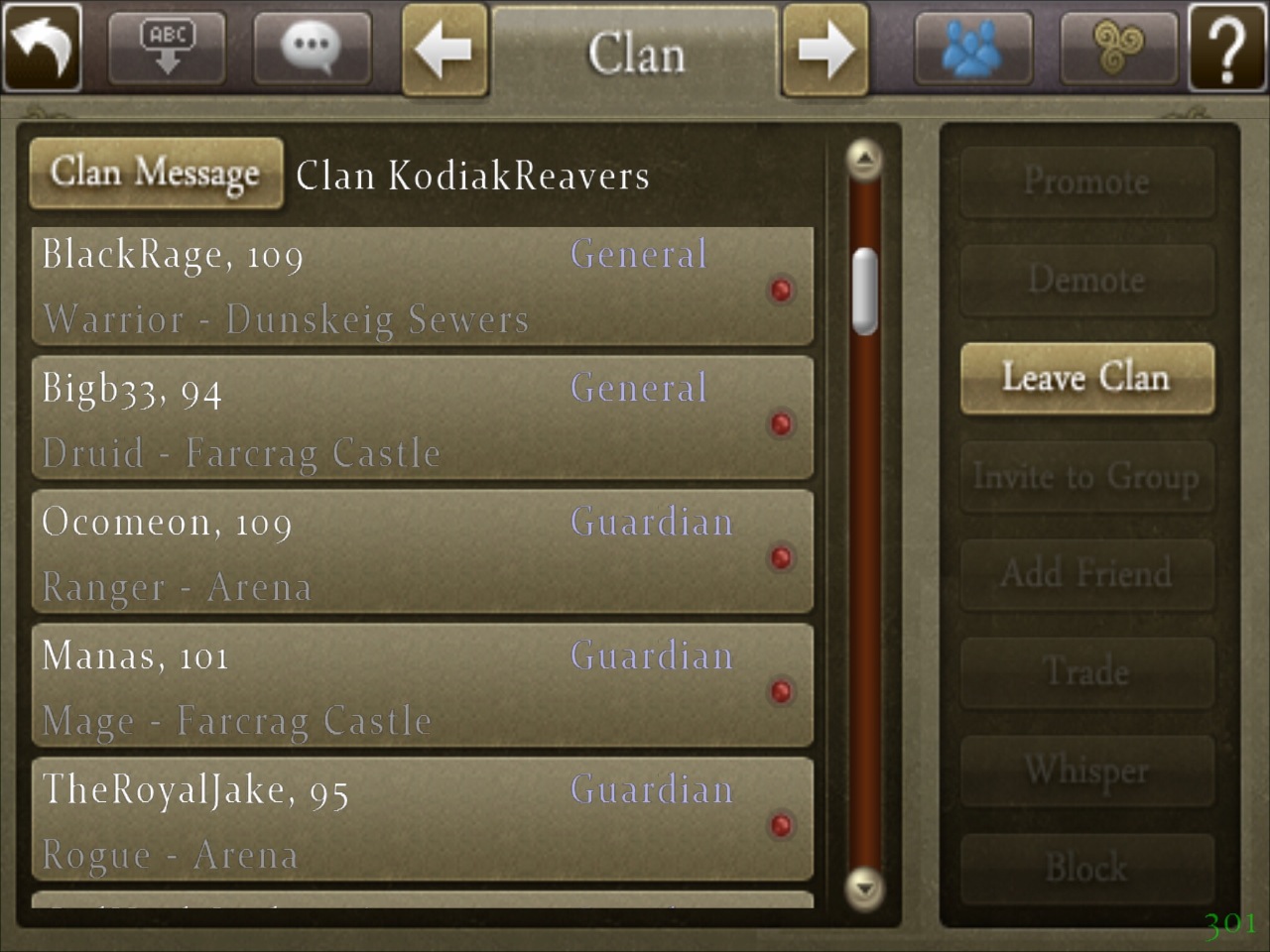Image resolution: width=1270 pixels, height=952 pixels.
Task: Open the ABC keyboard input button
Action: click(x=167, y=47)
